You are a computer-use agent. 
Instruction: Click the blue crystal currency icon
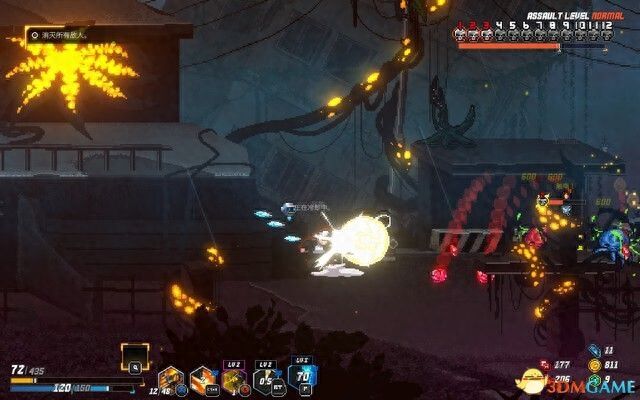(x=595, y=352)
